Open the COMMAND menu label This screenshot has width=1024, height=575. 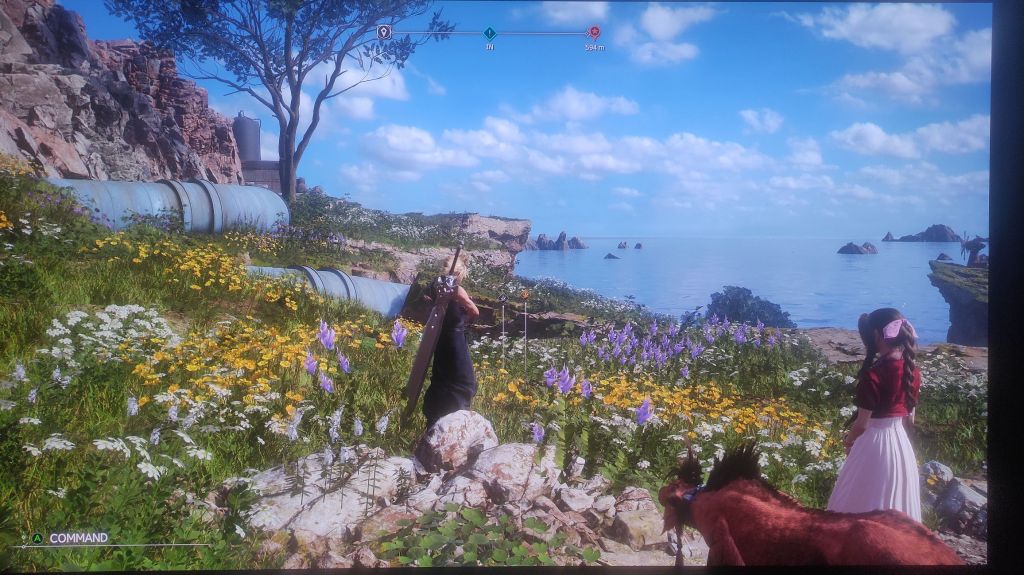click(x=78, y=538)
